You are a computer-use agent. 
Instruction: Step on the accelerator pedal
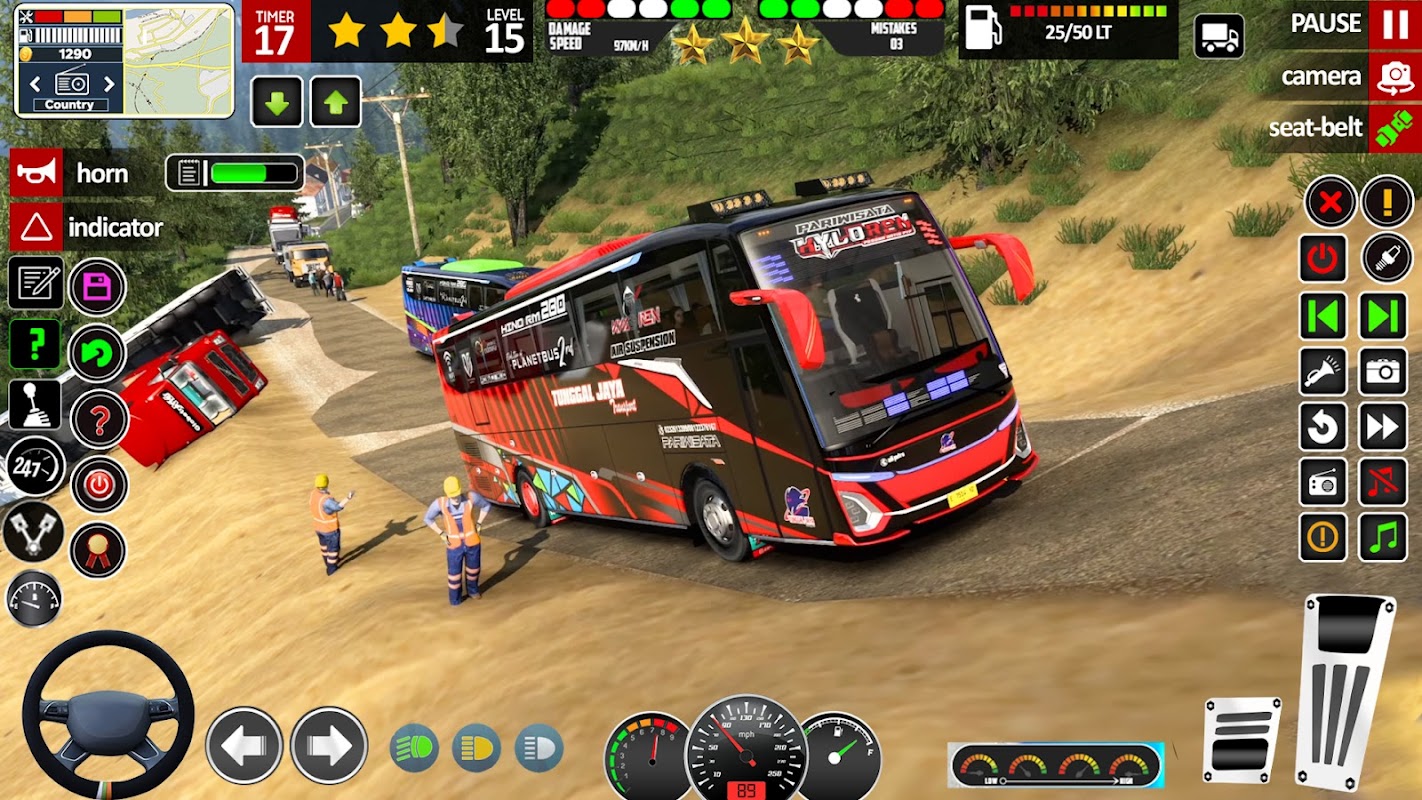(x=1345, y=690)
